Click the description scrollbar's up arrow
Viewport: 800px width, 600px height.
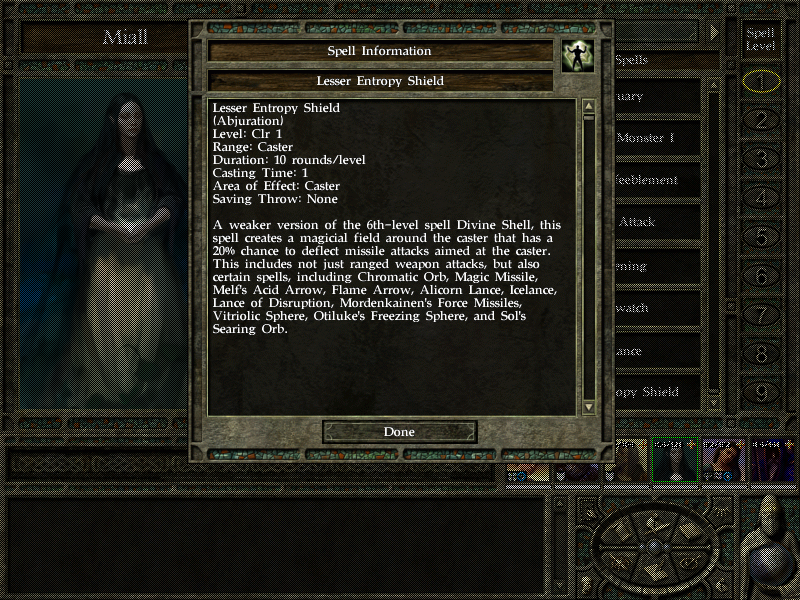(x=589, y=106)
